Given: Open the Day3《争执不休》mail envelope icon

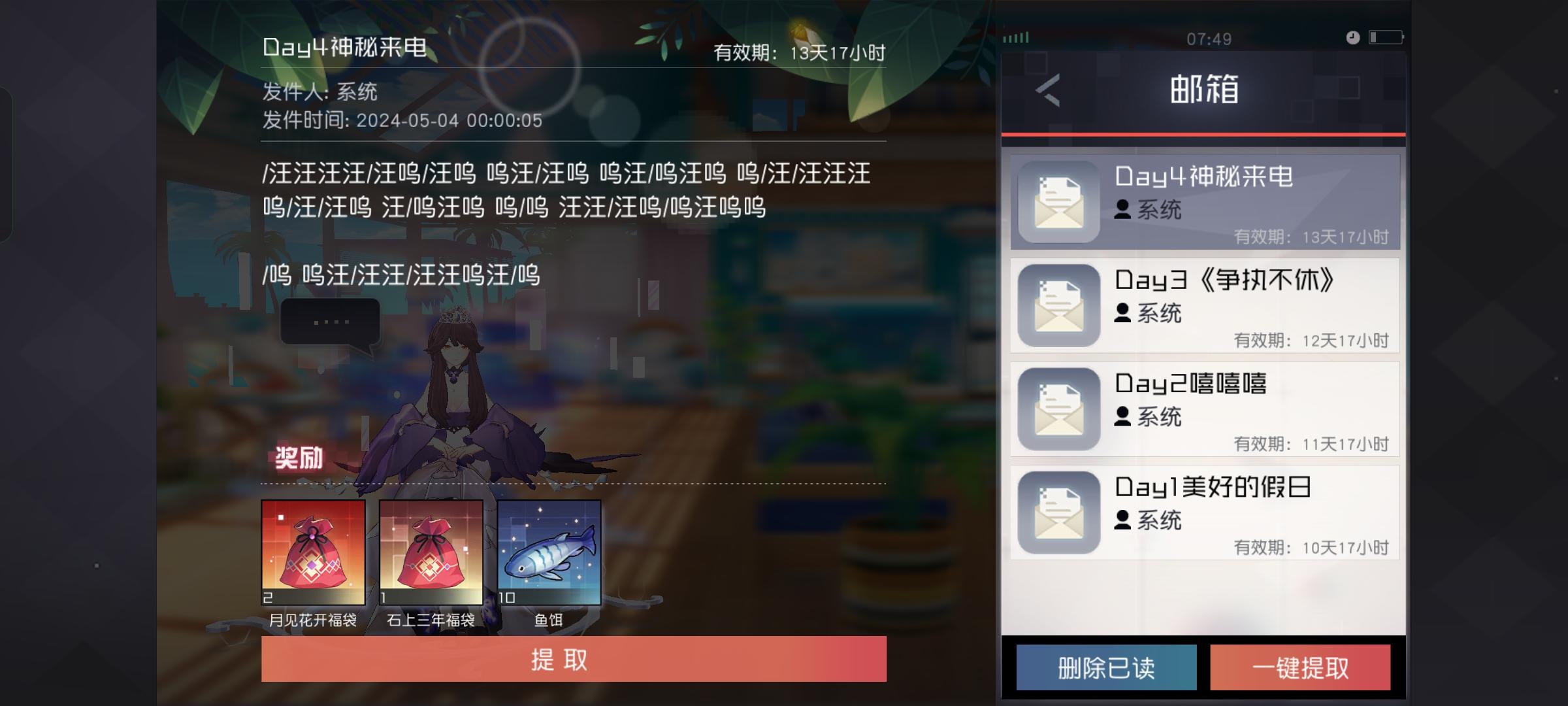Looking at the screenshot, I should click(x=1058, y=304).
